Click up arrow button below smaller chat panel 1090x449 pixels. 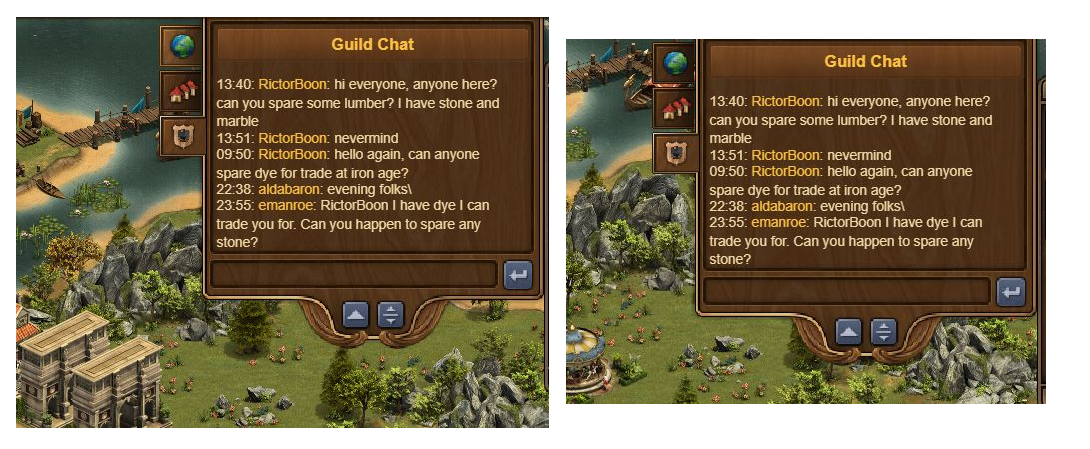click(849, 332)
